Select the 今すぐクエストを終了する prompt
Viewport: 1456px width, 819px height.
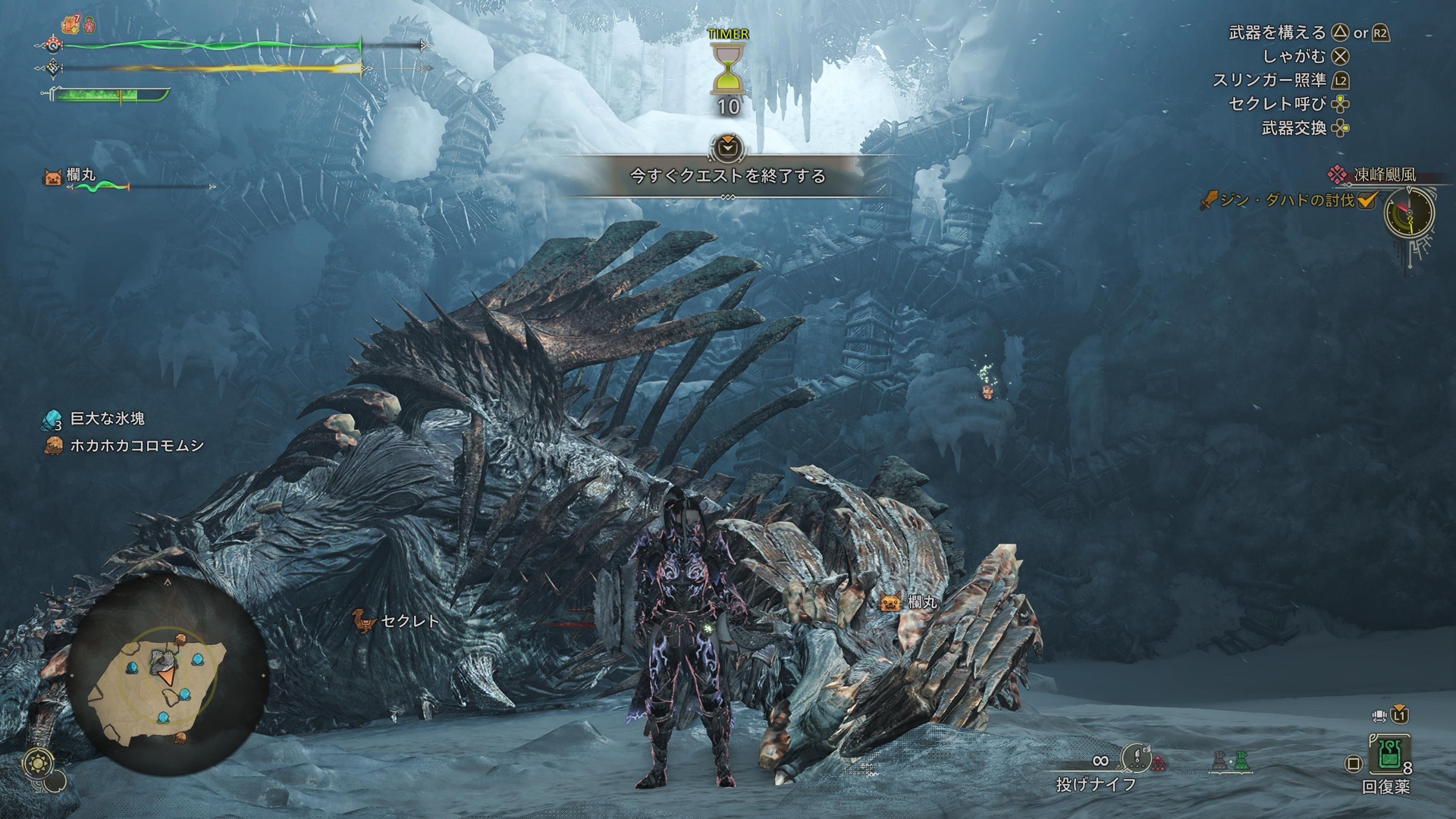click(727, 176)
